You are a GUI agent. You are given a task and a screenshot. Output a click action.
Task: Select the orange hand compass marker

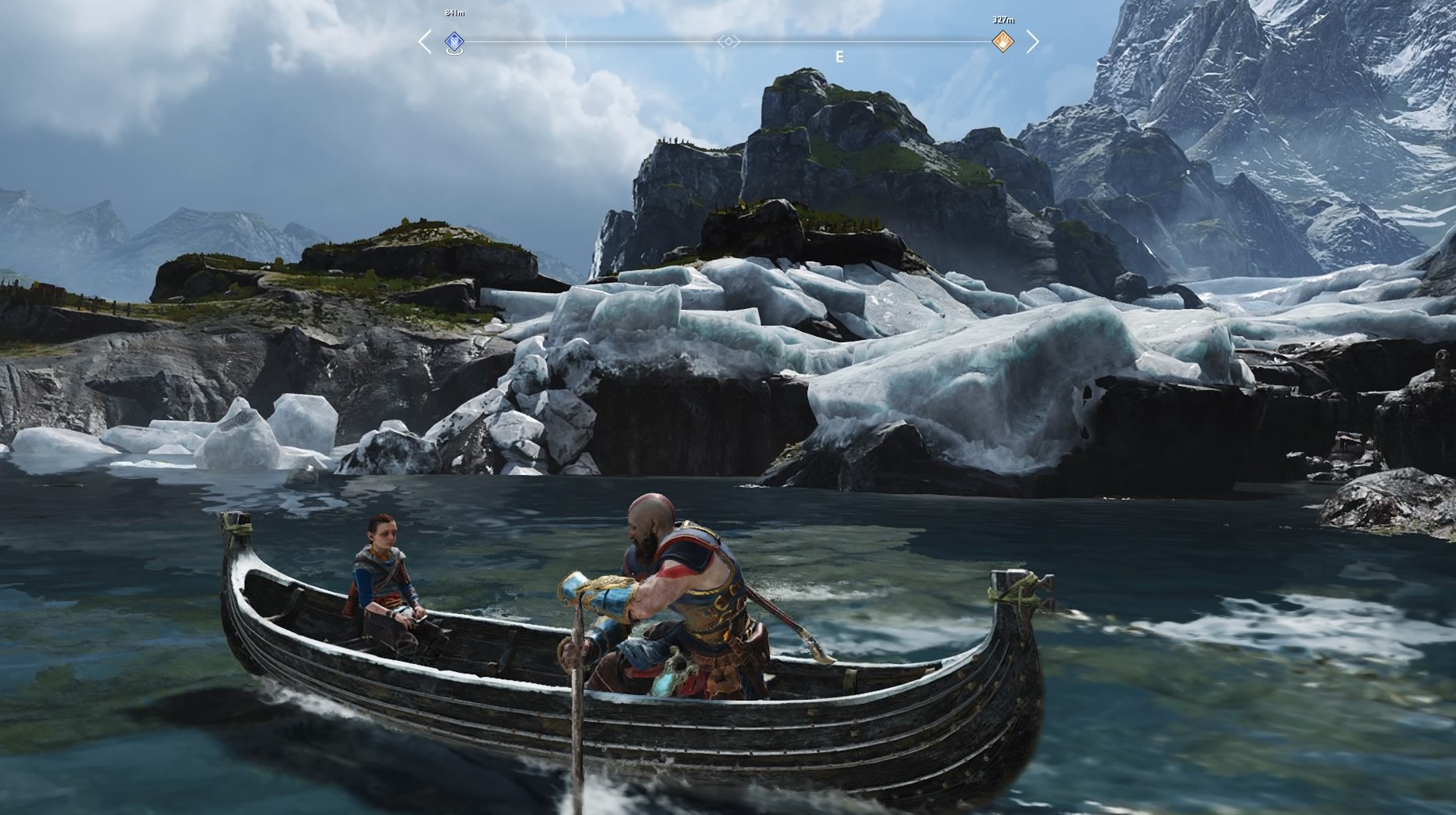point(1003,41)
